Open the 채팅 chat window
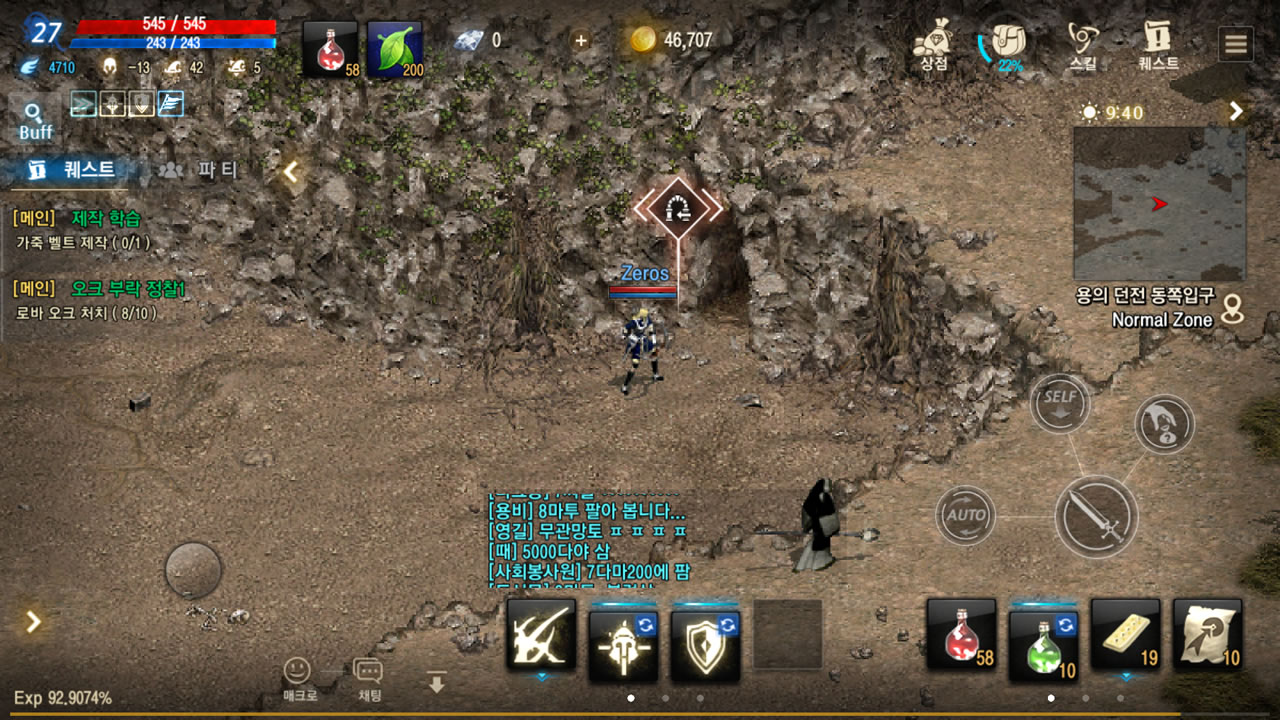The image size is (1280, 720). (368, 678)
